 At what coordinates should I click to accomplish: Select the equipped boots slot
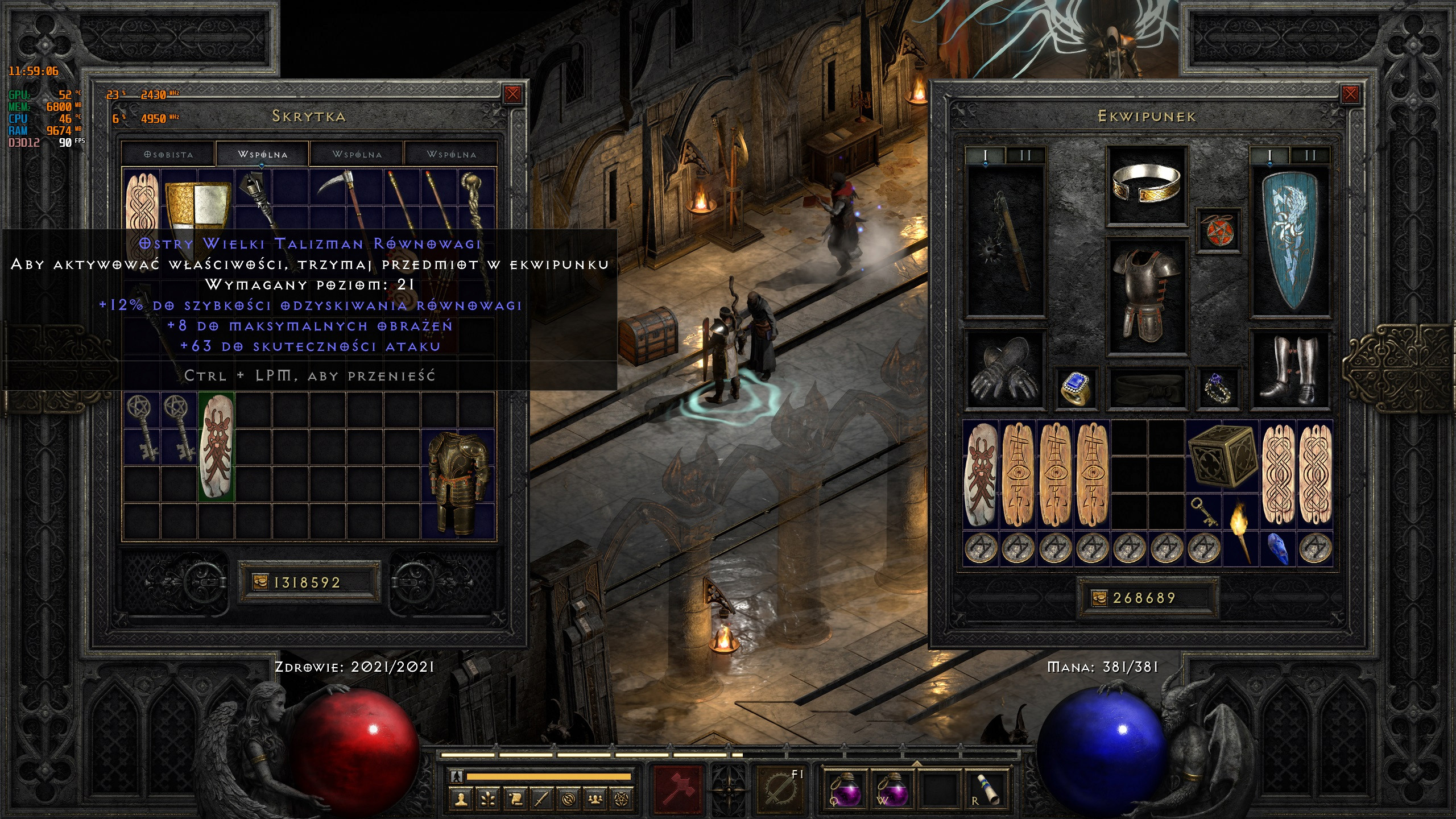click(x=1290, y=370)
